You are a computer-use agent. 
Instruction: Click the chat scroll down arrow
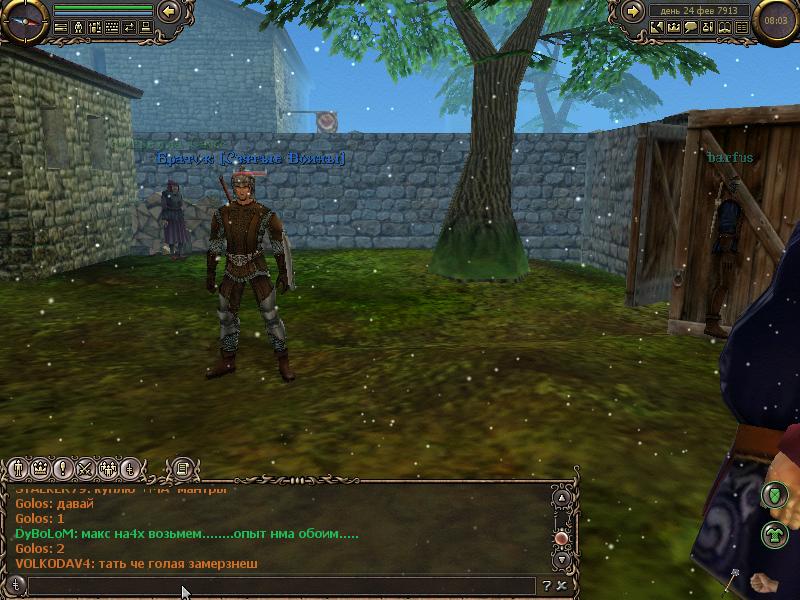point(562,560)
